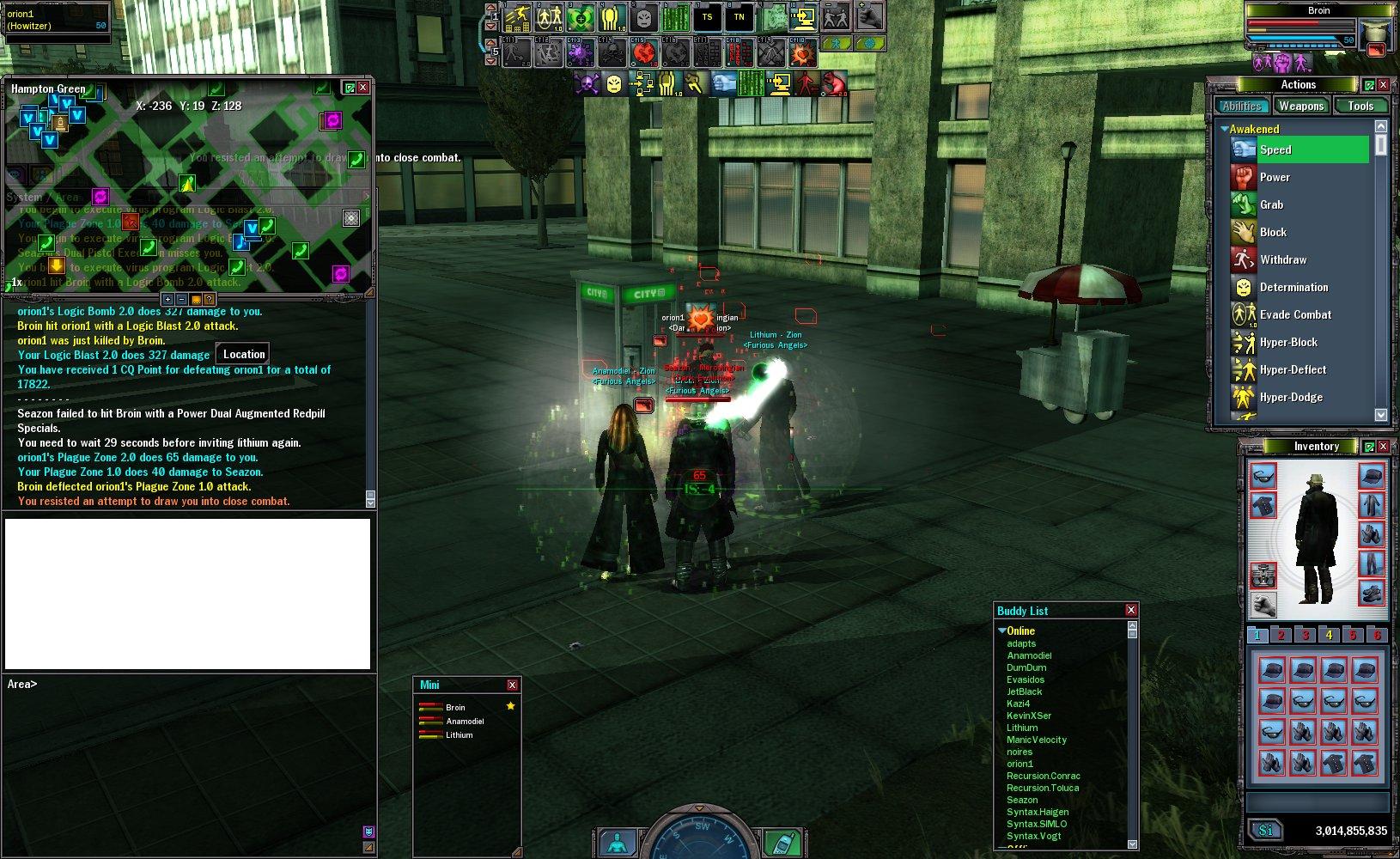Open the Tools tab in Actions
This screenshot has width=1400, height=859.
point(1360,106)
